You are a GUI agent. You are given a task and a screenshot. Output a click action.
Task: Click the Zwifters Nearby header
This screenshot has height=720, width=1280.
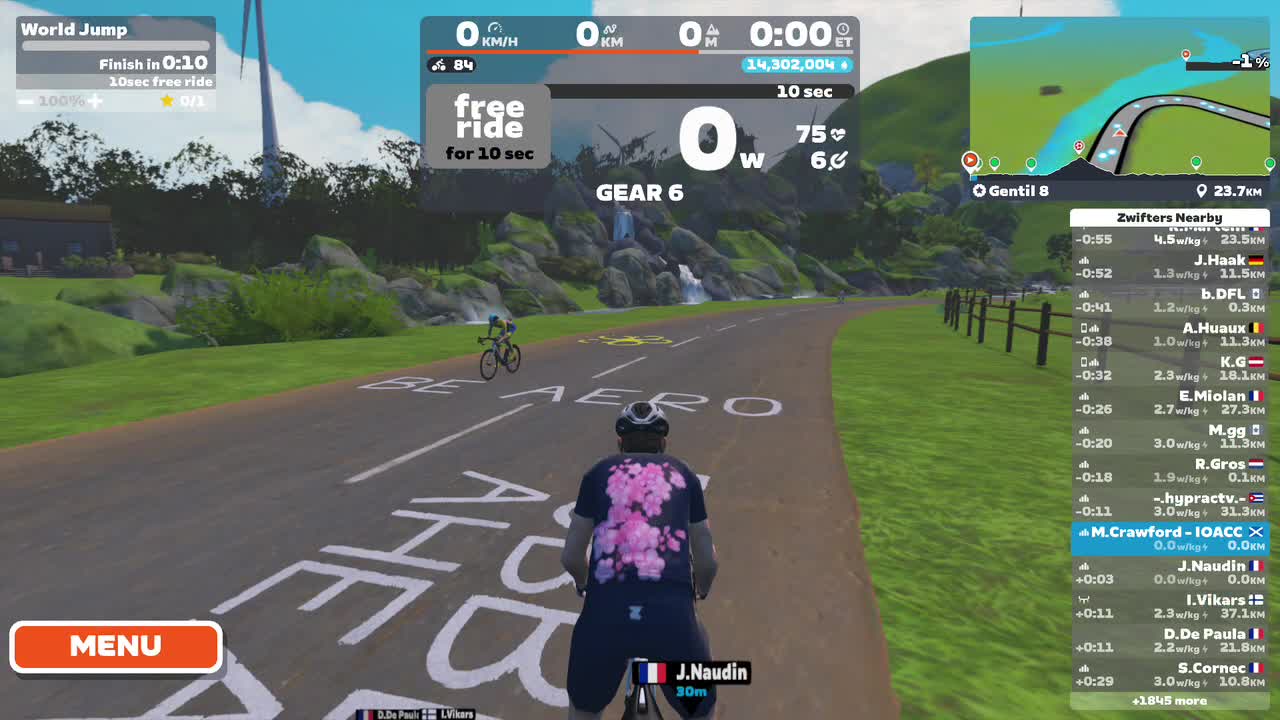(x=1170, y=217)
